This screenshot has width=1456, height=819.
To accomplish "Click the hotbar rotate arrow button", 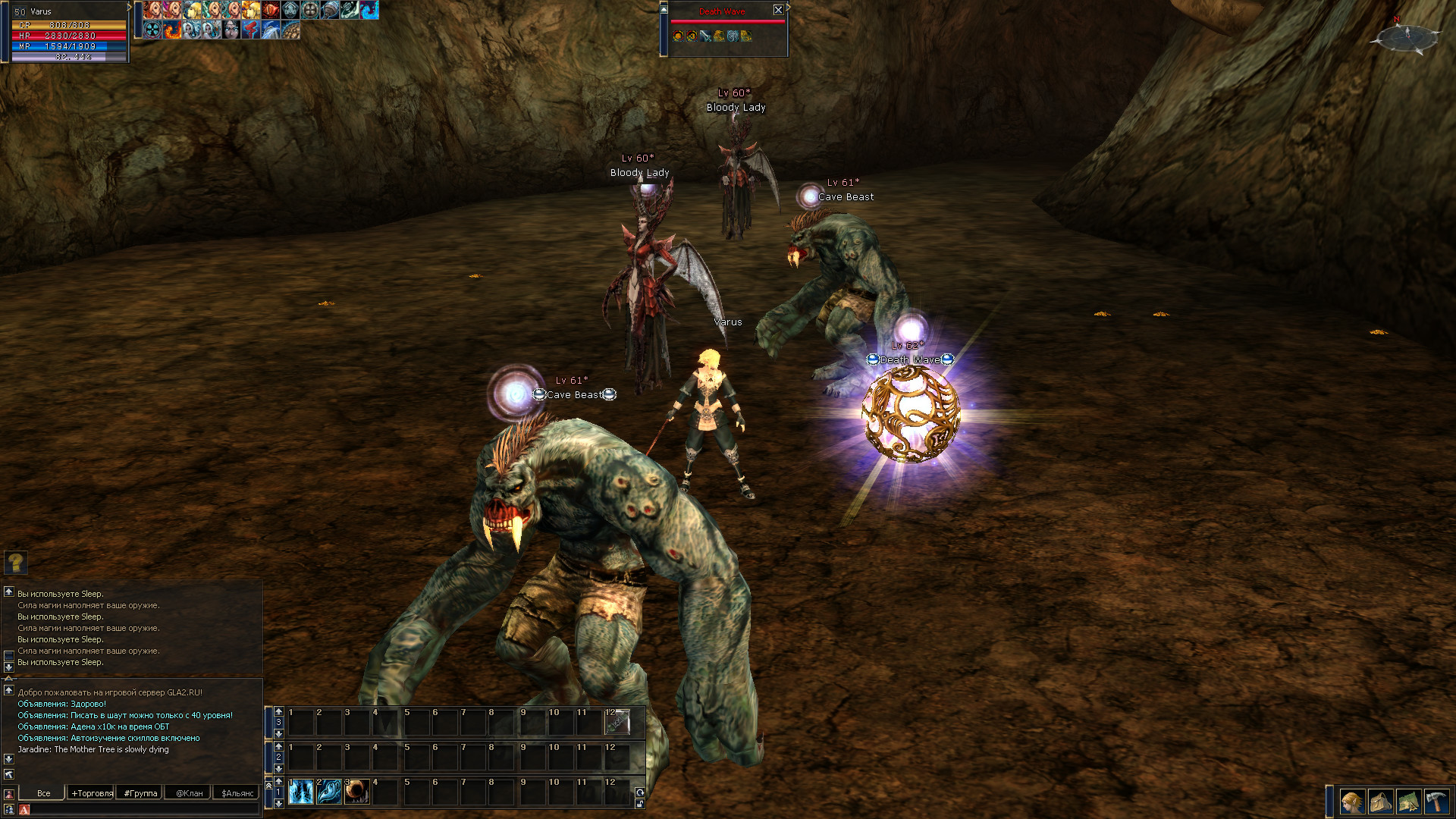I will [x=640, y=792].
